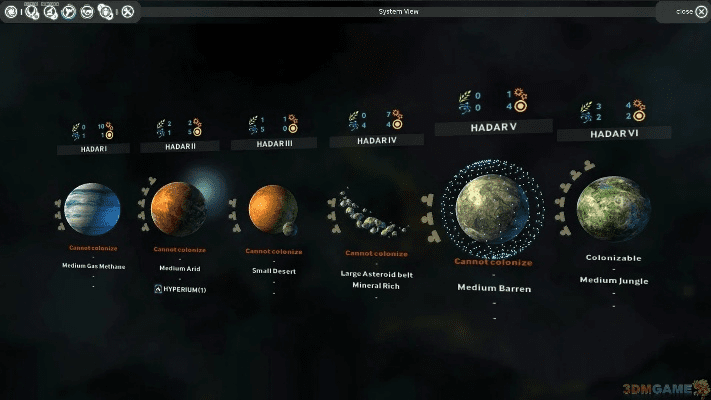Close the System View screen

(x=685, y=11)
